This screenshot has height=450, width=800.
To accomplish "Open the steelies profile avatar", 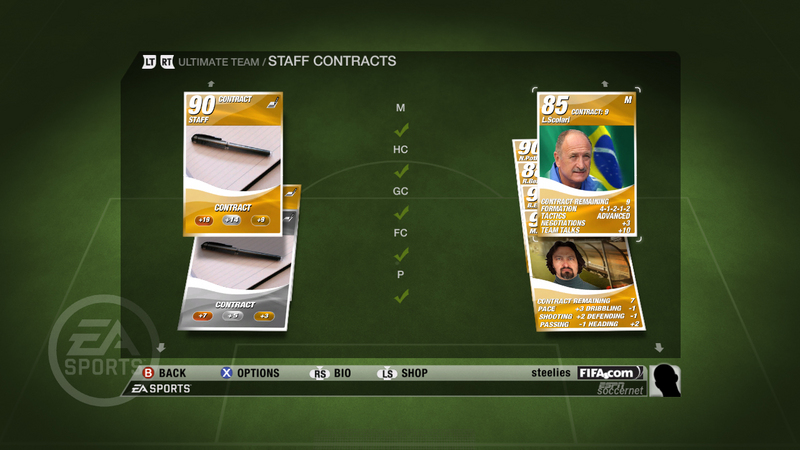I will click(665, 381).
